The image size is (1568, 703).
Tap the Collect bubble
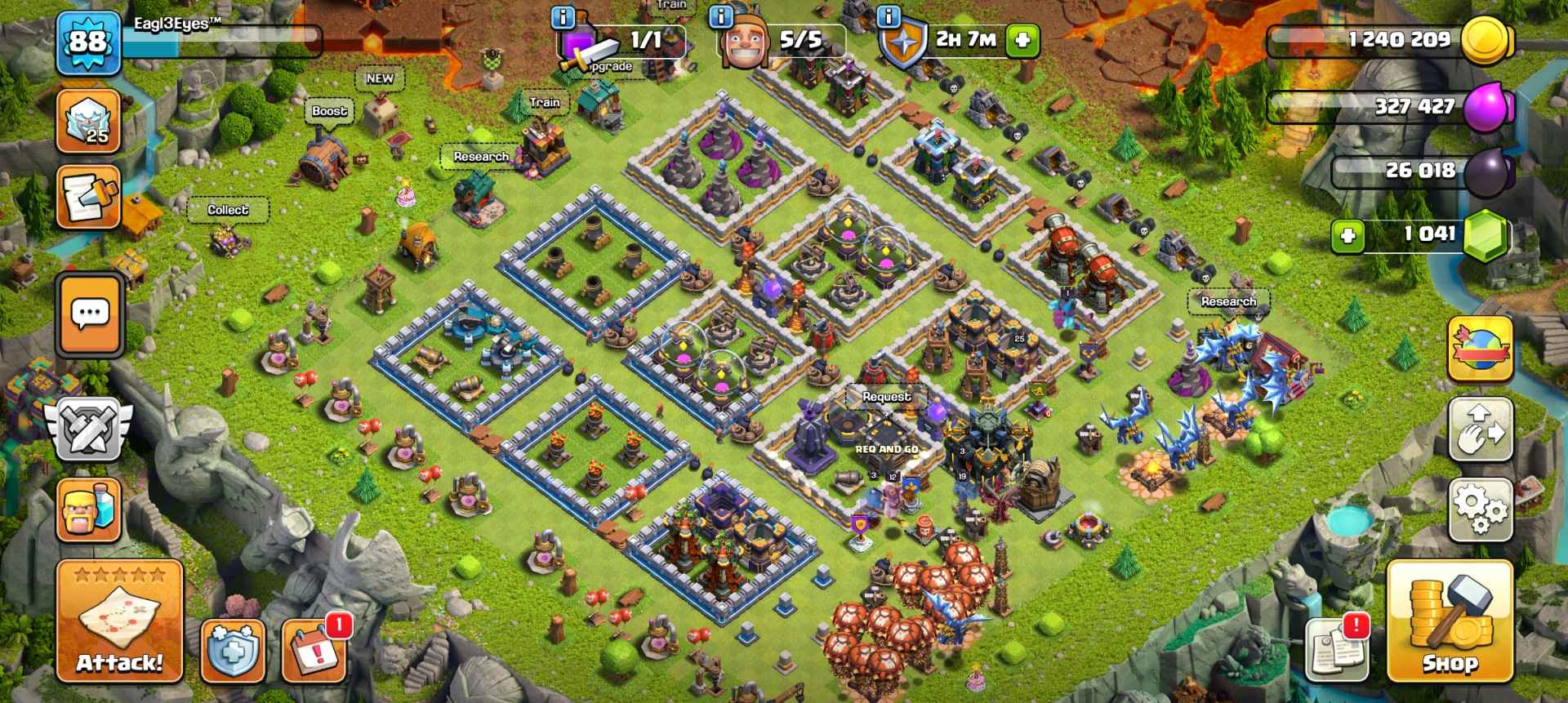tap(227, 210)
